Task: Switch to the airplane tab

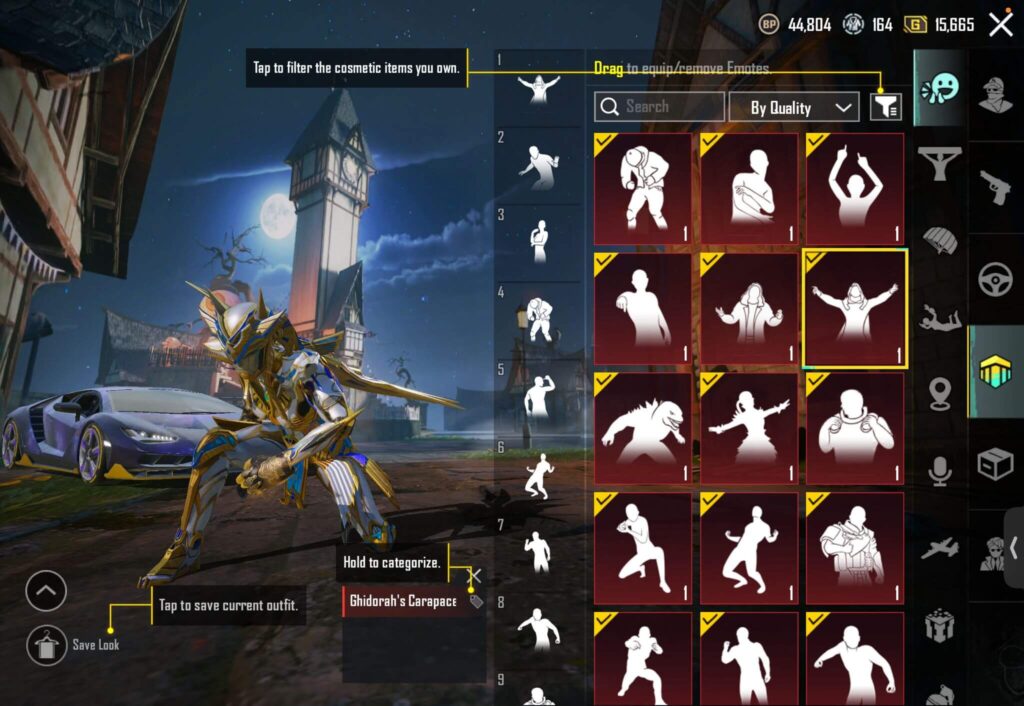Action: click(x=940, y=548)
